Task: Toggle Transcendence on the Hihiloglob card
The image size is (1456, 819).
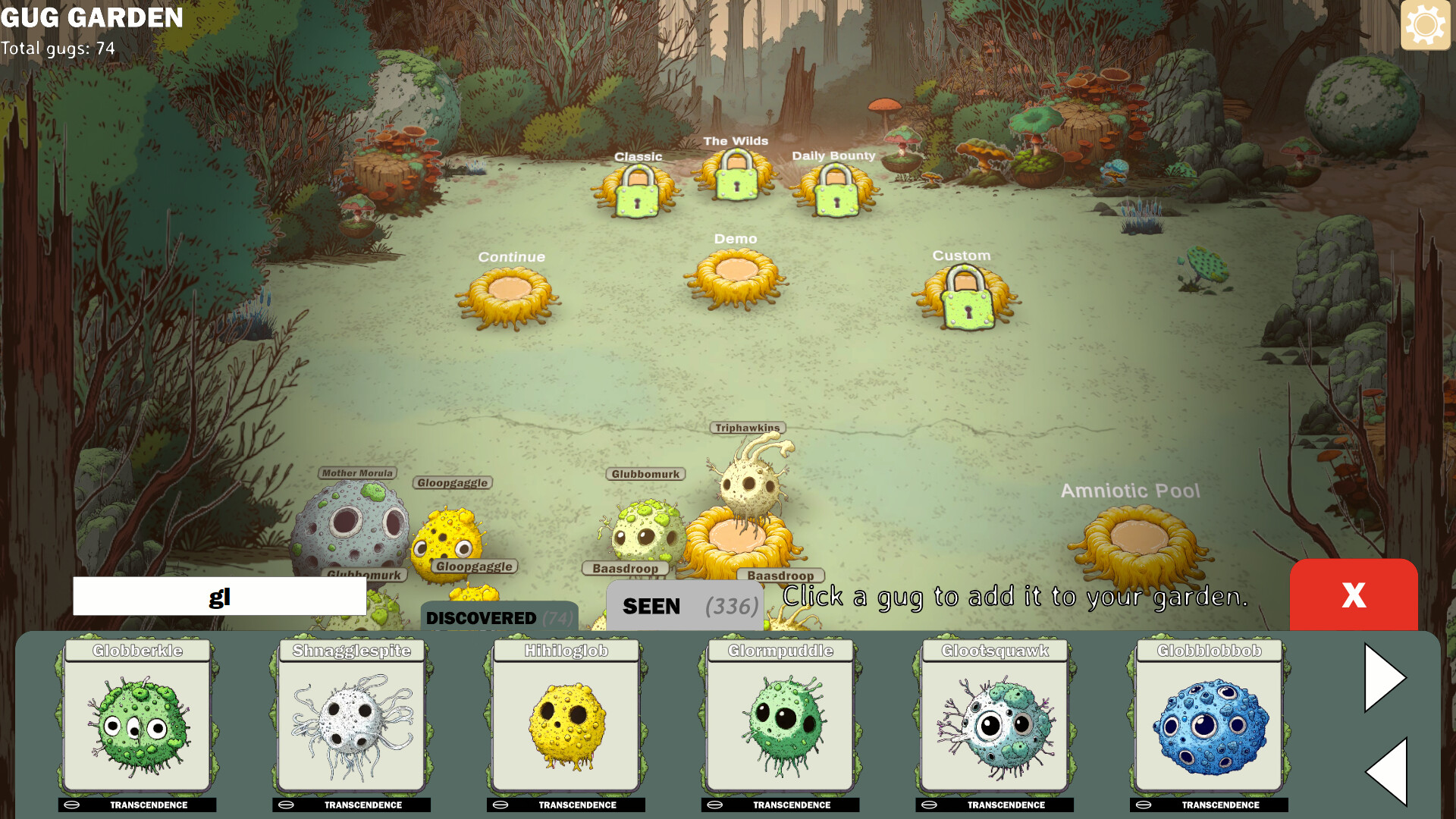Action: click(565, 805)
